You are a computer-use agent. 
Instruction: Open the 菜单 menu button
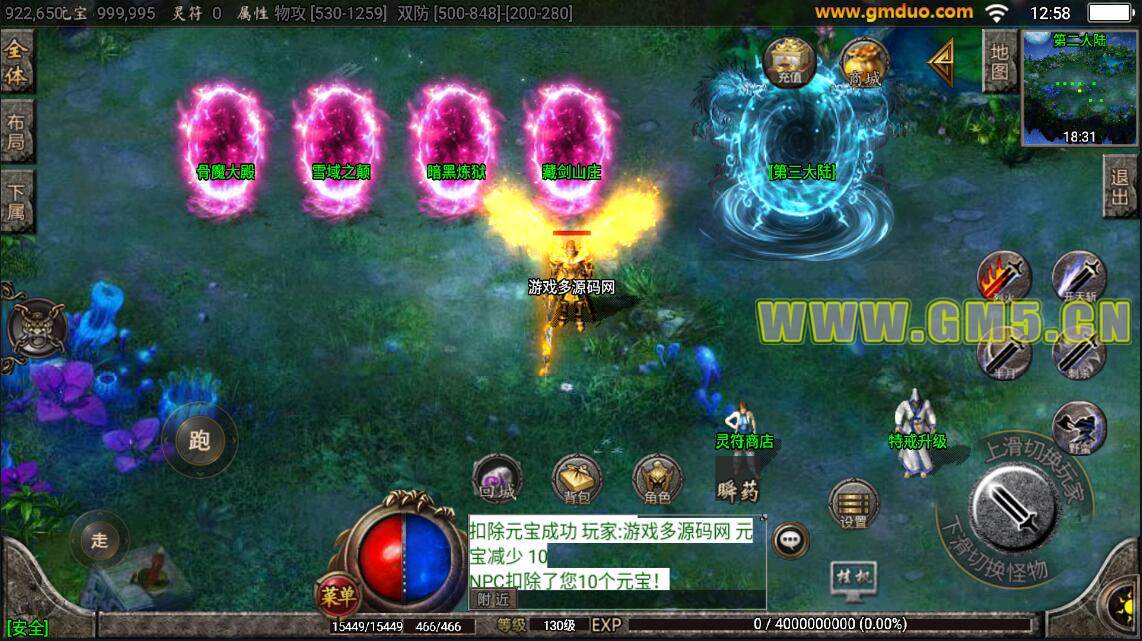(338, 597)
